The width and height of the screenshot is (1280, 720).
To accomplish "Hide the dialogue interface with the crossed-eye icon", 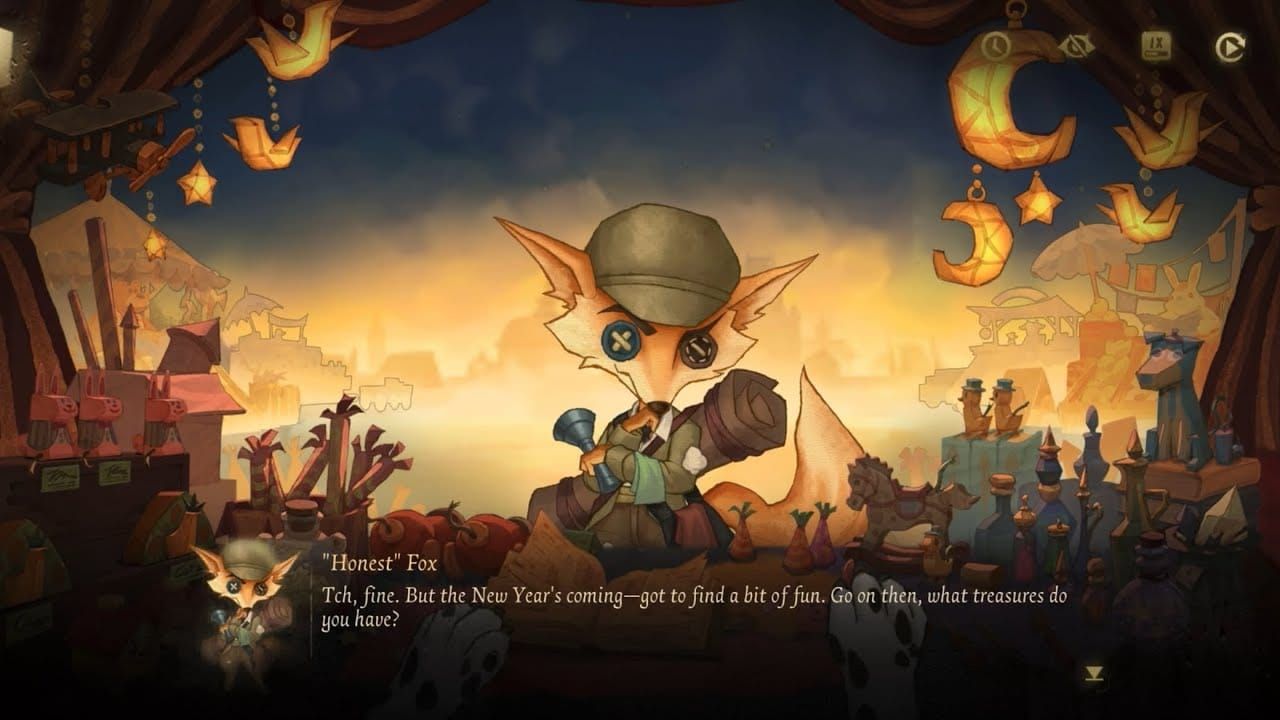I will 1076,46.
